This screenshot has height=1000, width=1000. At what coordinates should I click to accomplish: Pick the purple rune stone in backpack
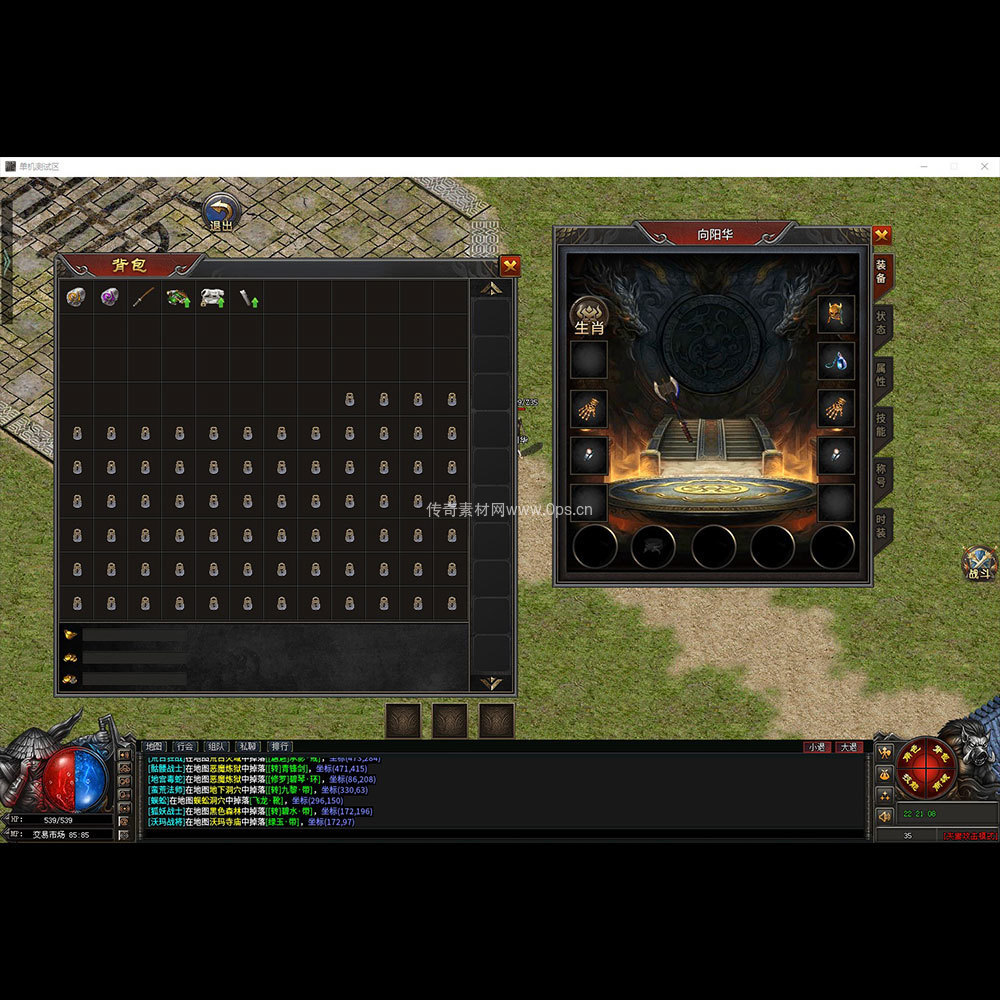point(109,297)
